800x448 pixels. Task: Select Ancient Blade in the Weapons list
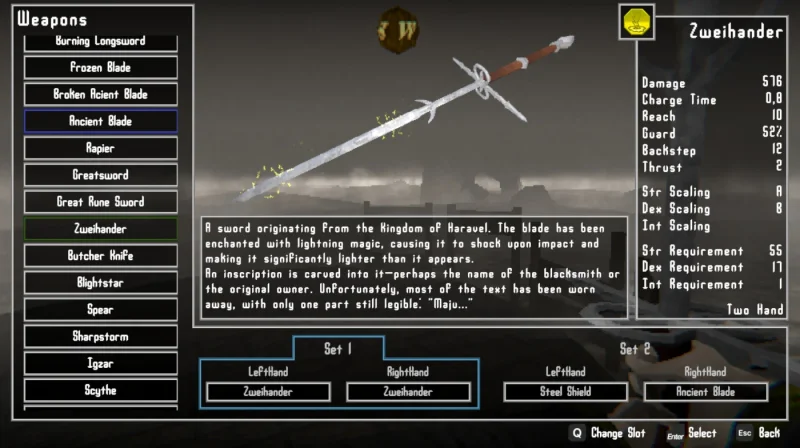tap(100, 122)
